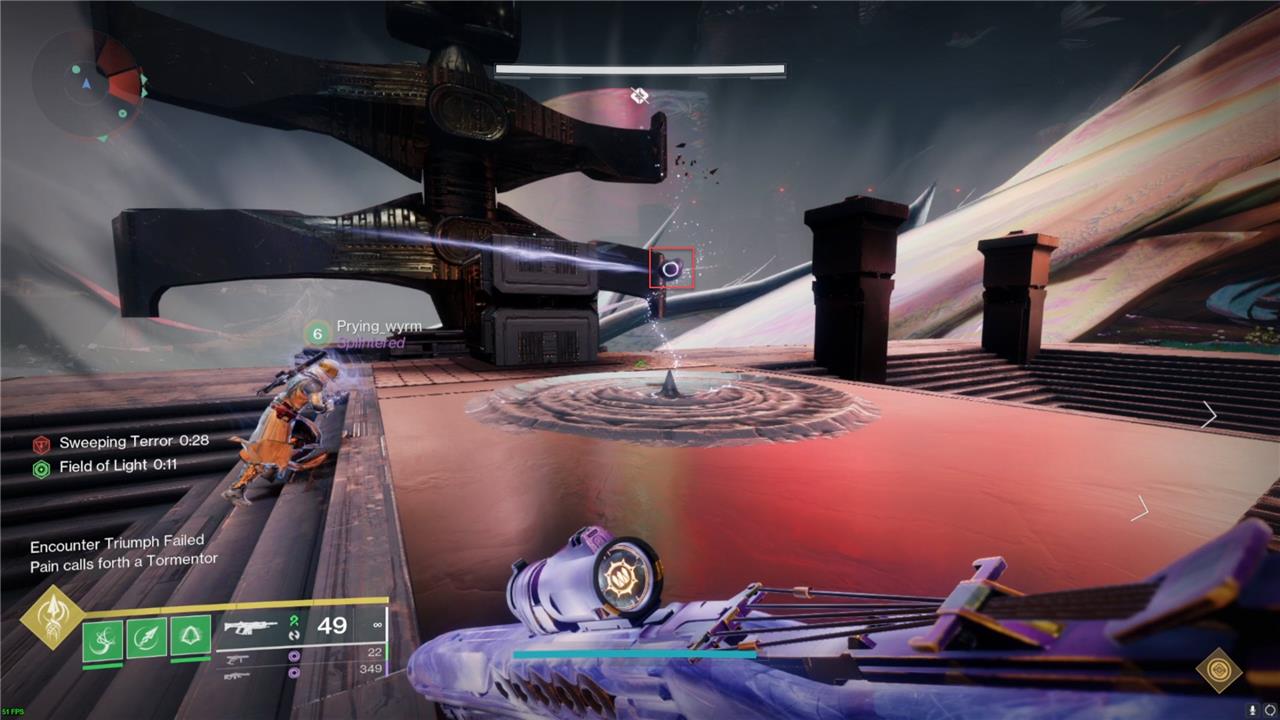Image resolution: width=1280 pixels, height=720 pixels.
Task: Click the circular sync overlay icon
Action: pyautogui.click(x=1270, y=709)
